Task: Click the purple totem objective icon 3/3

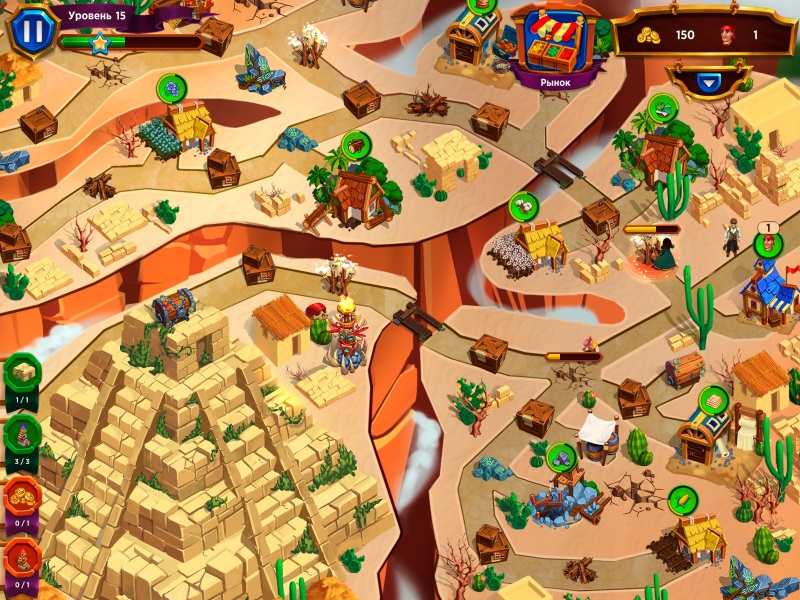Action: 22,434
